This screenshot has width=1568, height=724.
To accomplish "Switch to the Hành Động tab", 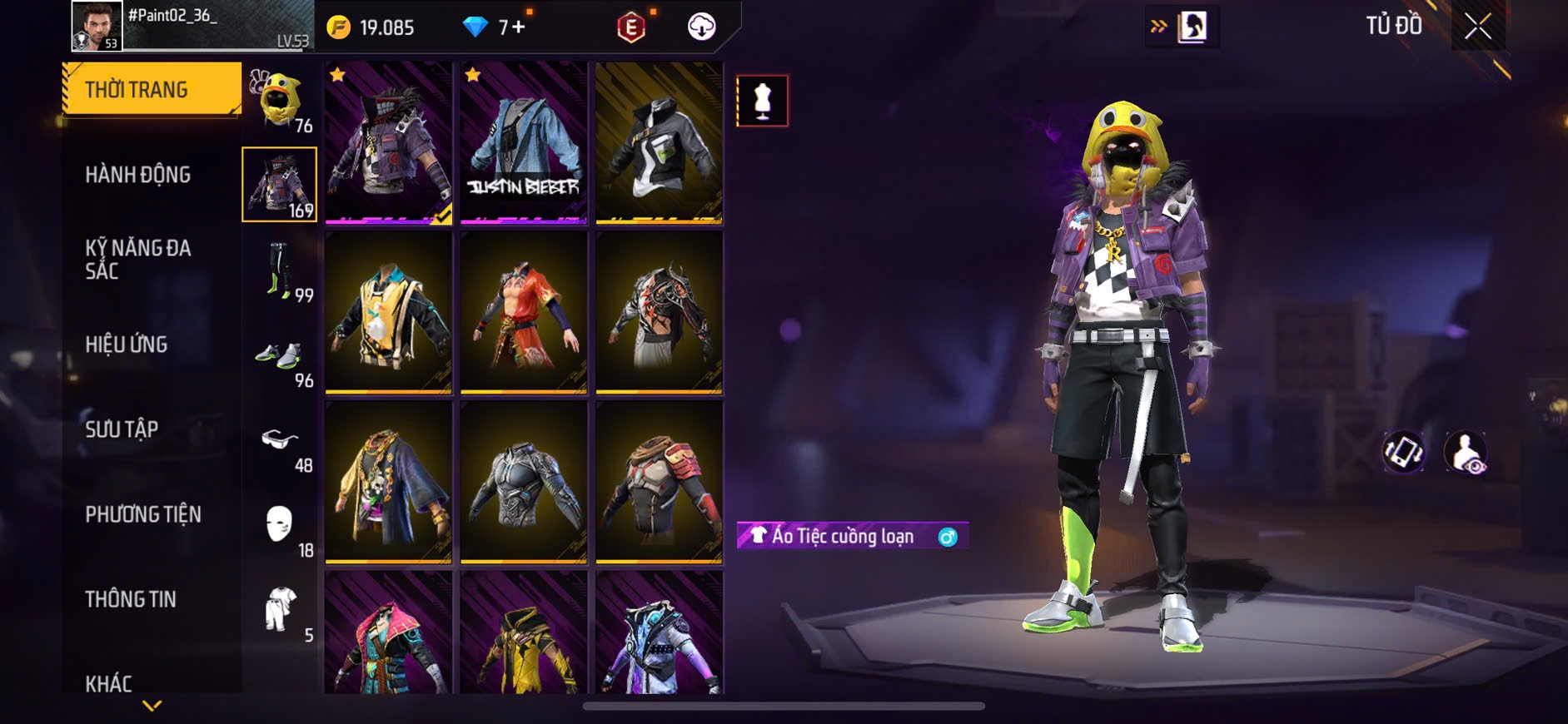I will (138, 175).
